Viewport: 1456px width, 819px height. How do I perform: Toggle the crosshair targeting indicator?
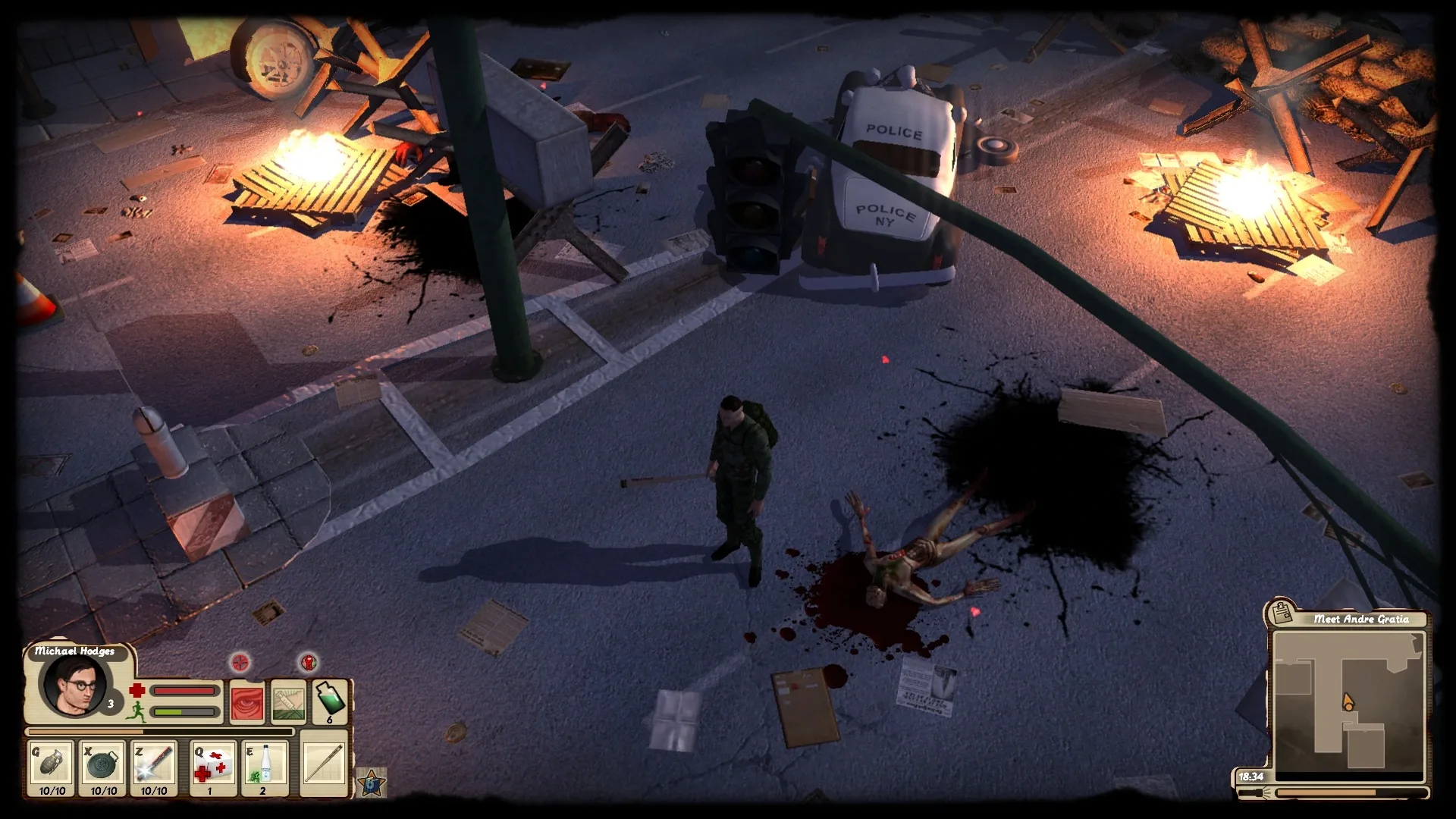240,661
